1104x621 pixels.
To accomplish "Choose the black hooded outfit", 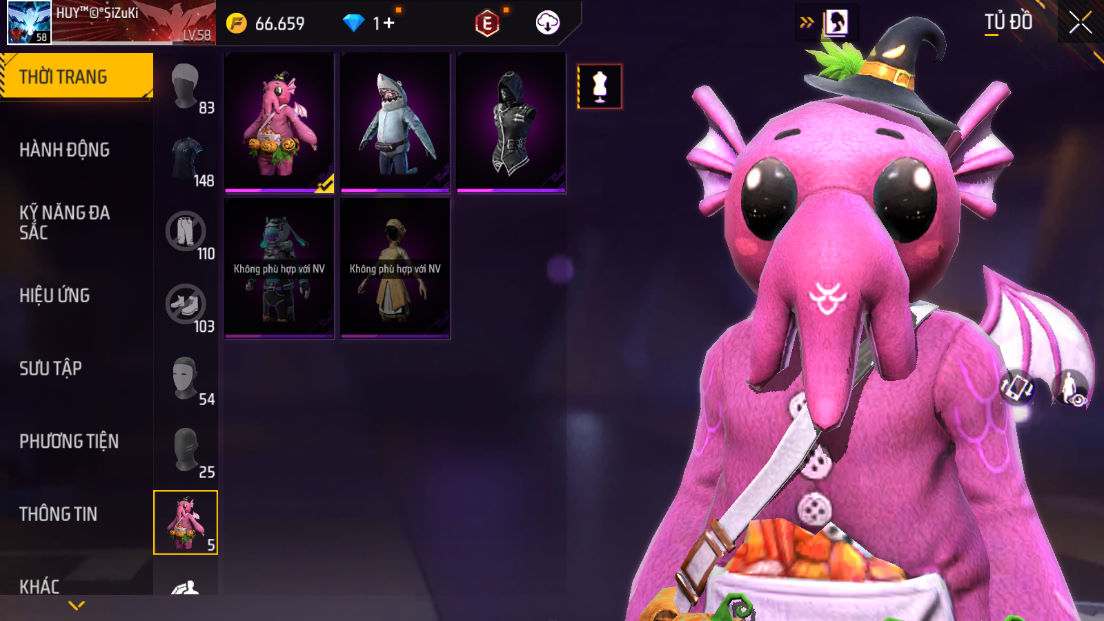I will pyautogui.click(x=512, y=122).
